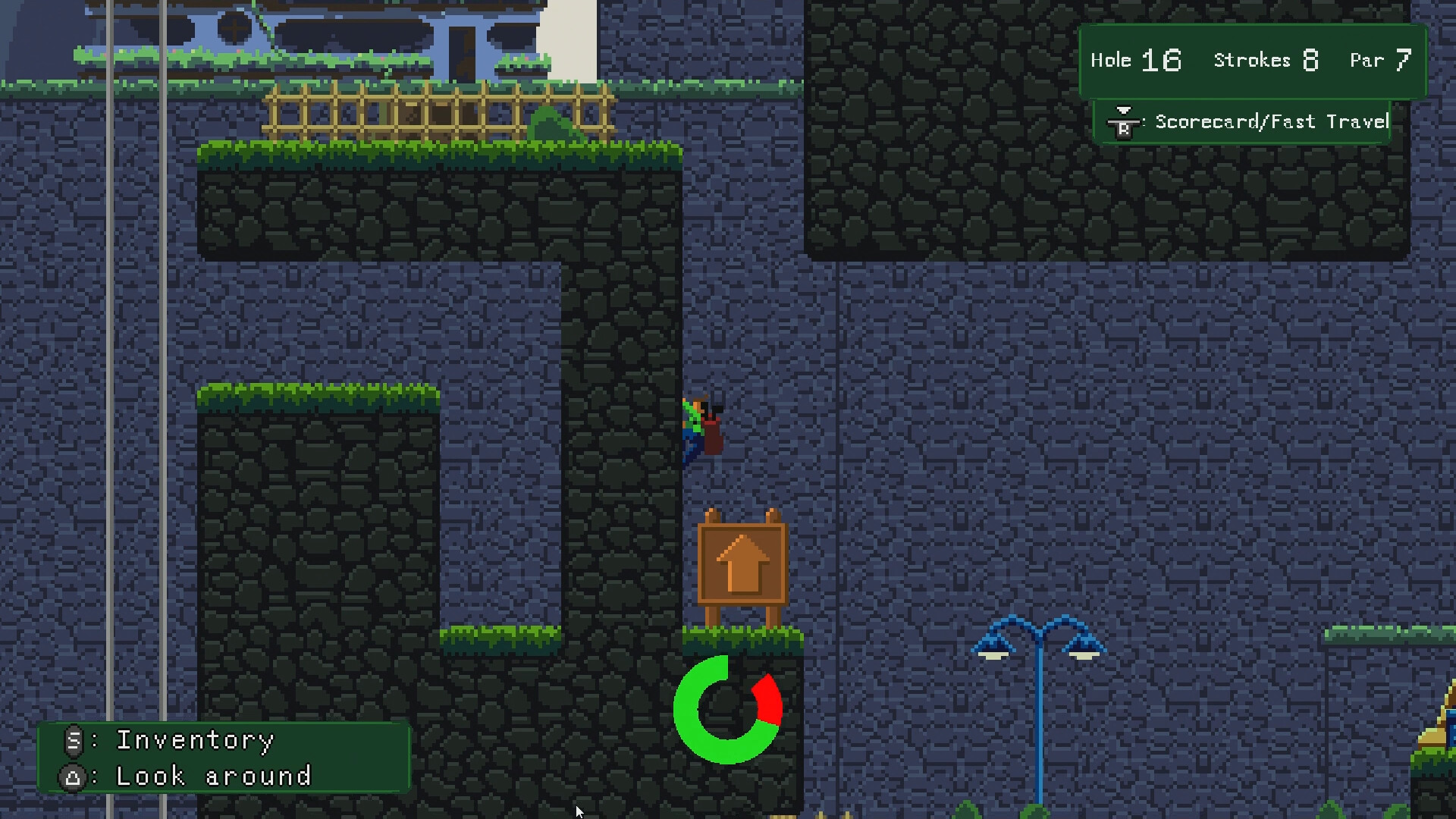Click the triangle button icon for Look around
The height and width of the screenshot is (819, 1456).
pyautogui.click(x=73, y=776)
